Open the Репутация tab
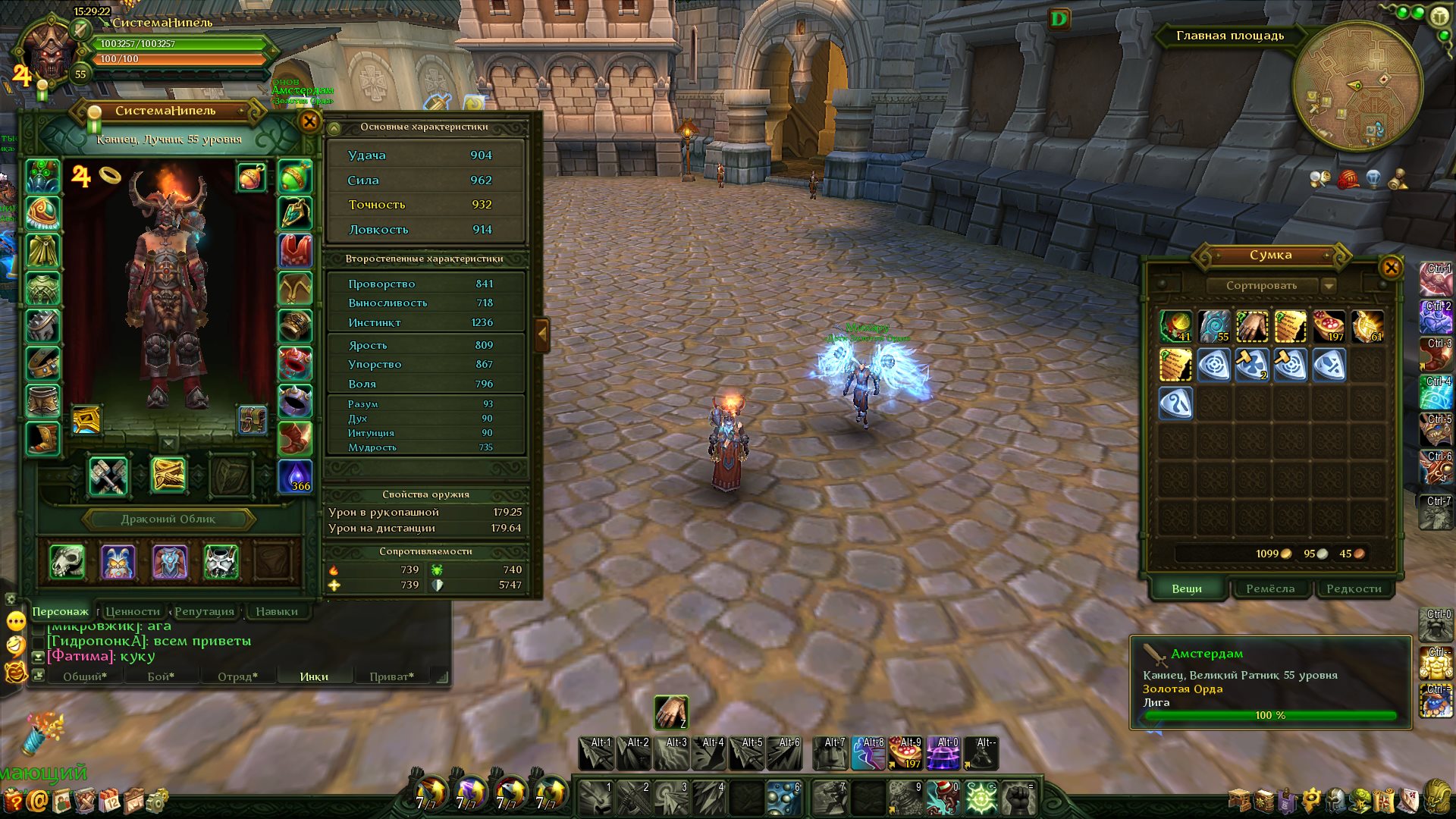 pyautogui.click(x=204, y=611)
